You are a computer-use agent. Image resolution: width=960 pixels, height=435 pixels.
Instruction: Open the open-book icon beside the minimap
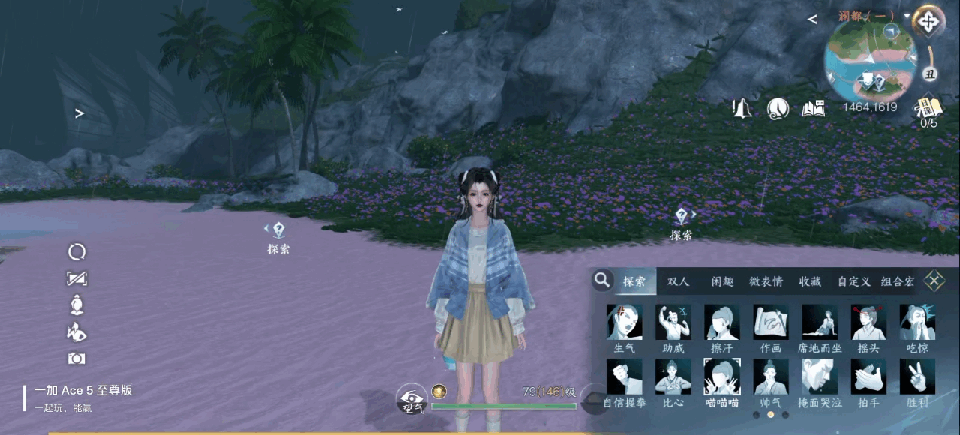pos(812,108)
